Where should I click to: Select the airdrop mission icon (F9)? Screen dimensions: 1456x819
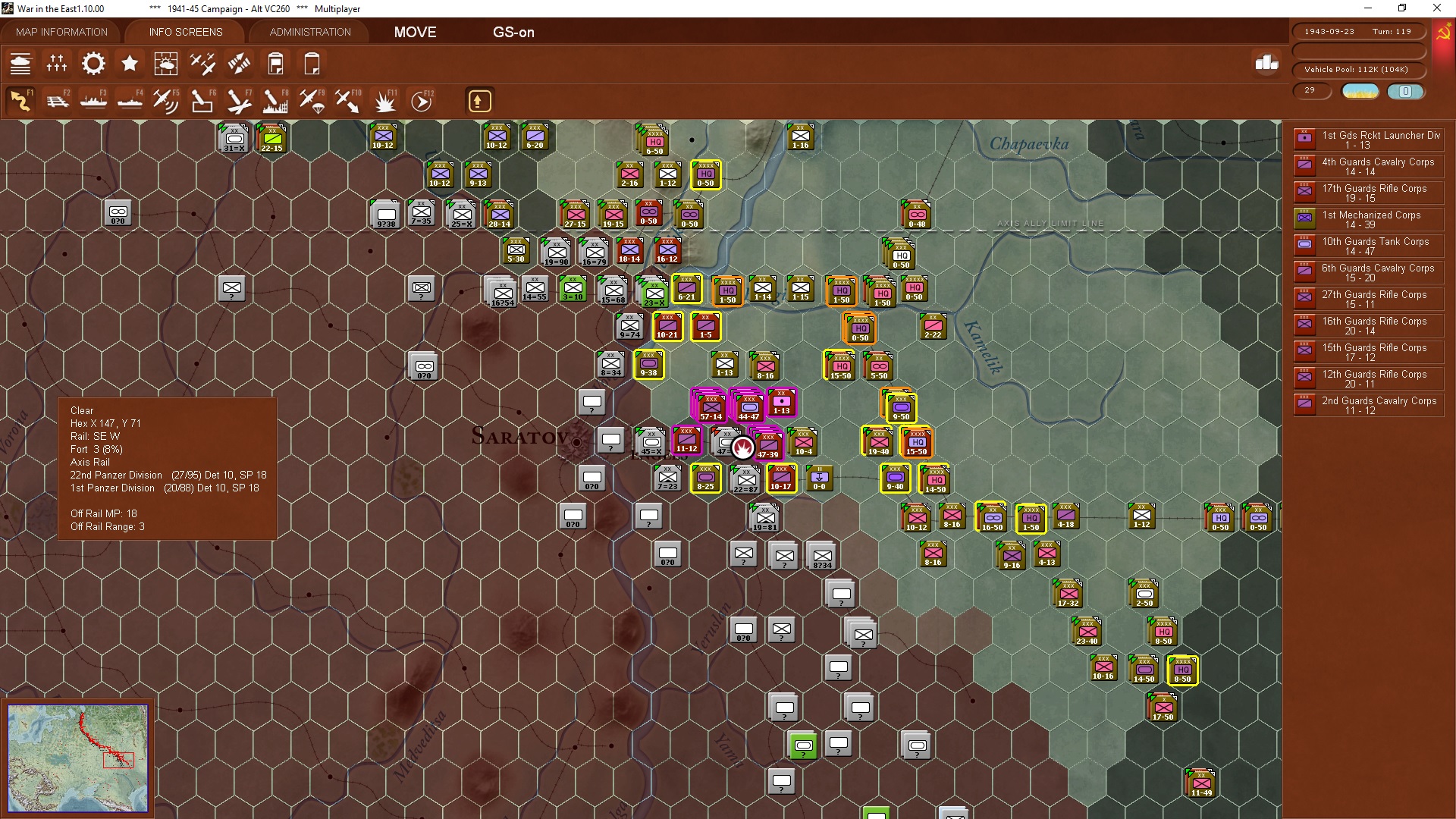311,100
